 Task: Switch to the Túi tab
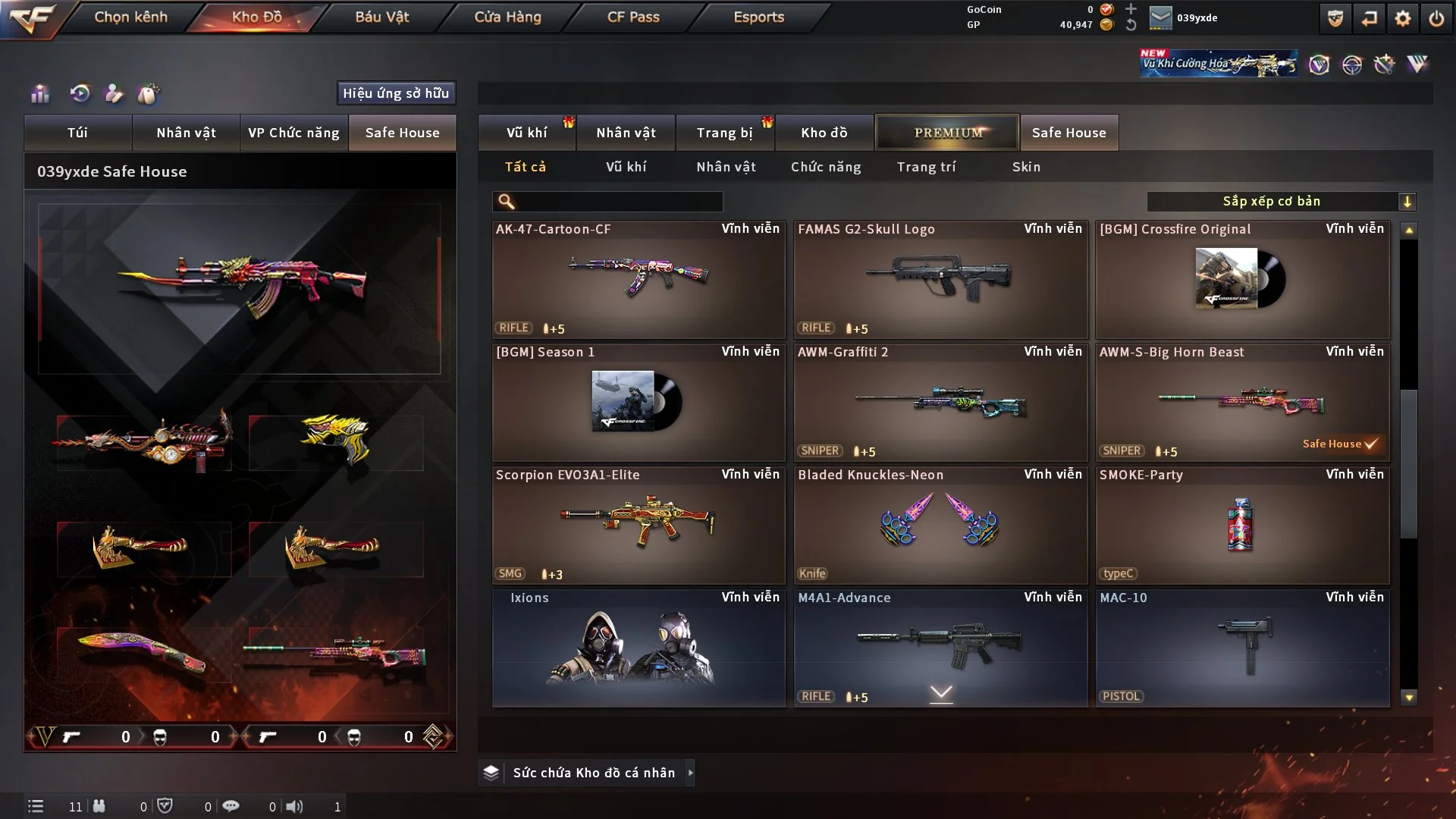77,133
